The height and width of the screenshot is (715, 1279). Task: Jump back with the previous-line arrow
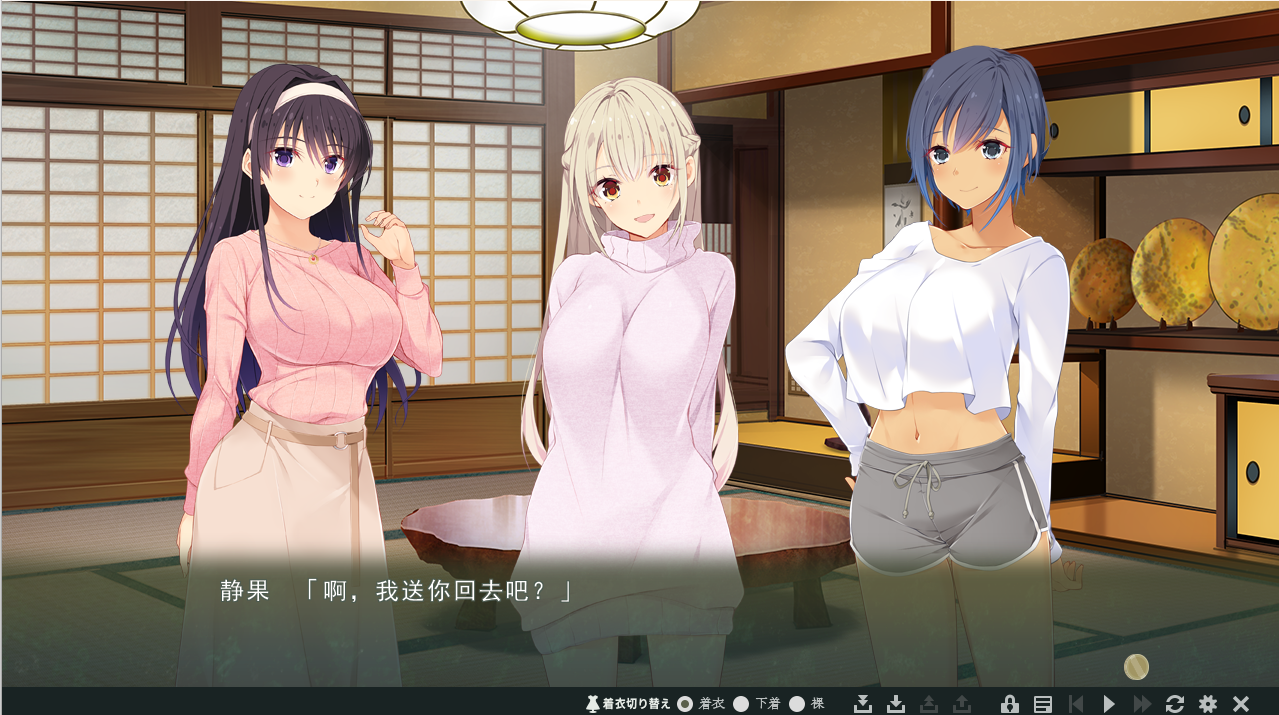(1075, 704)
